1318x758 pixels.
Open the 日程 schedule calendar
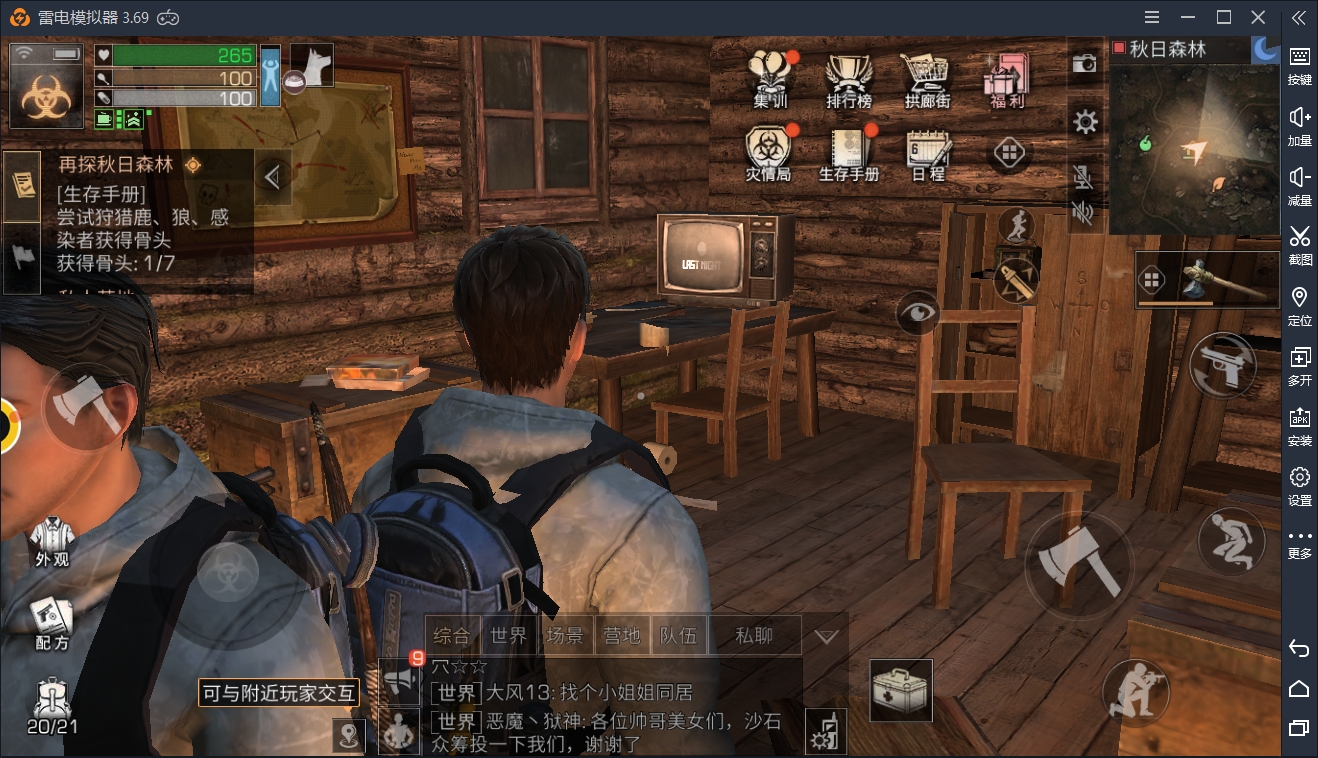pos(927,154)
